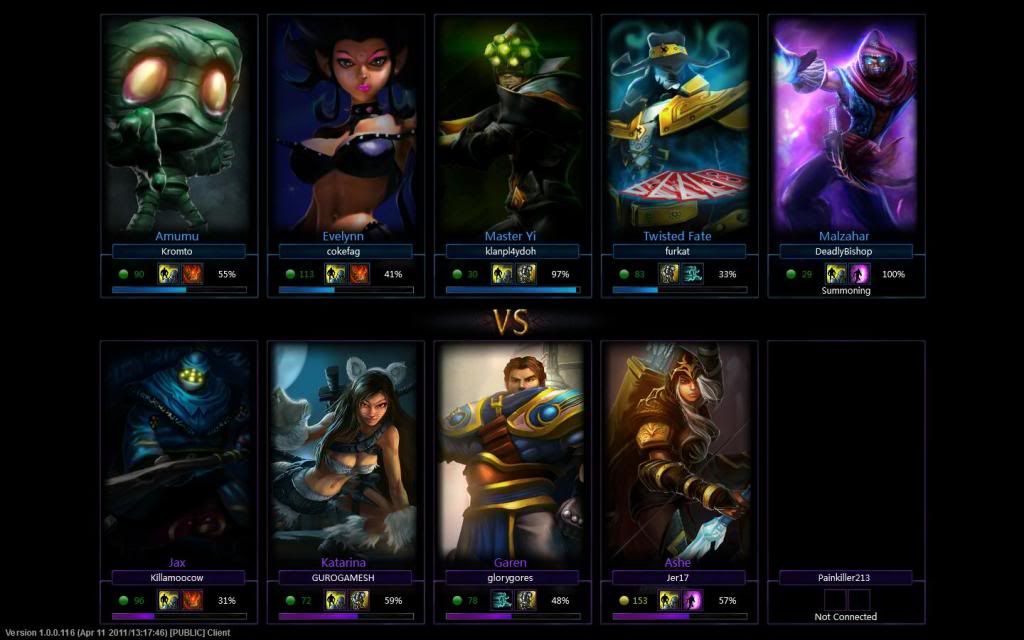Select the glorygores summoner name
The width and height of the screenshot is (1024, 640).
(x=511, y=577)
